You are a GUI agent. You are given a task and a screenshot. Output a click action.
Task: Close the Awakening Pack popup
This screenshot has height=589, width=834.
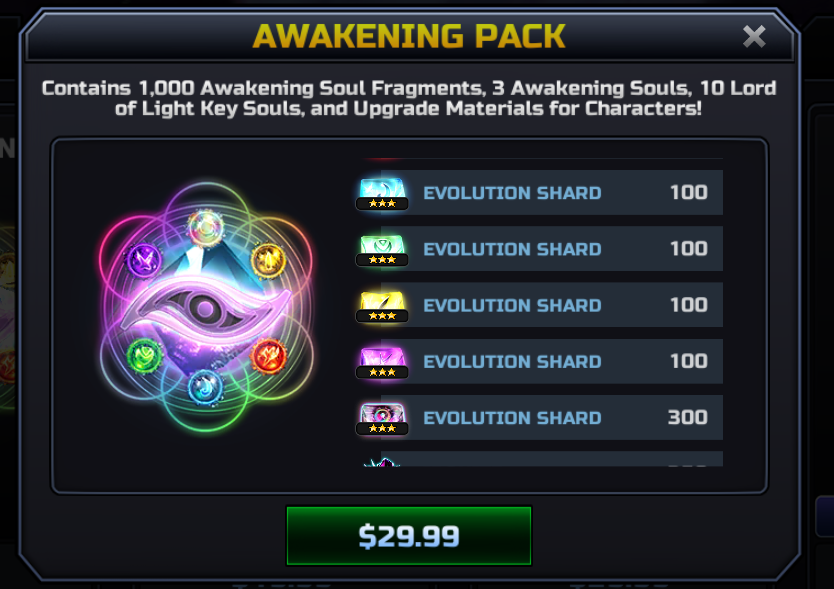click(754, 37)
